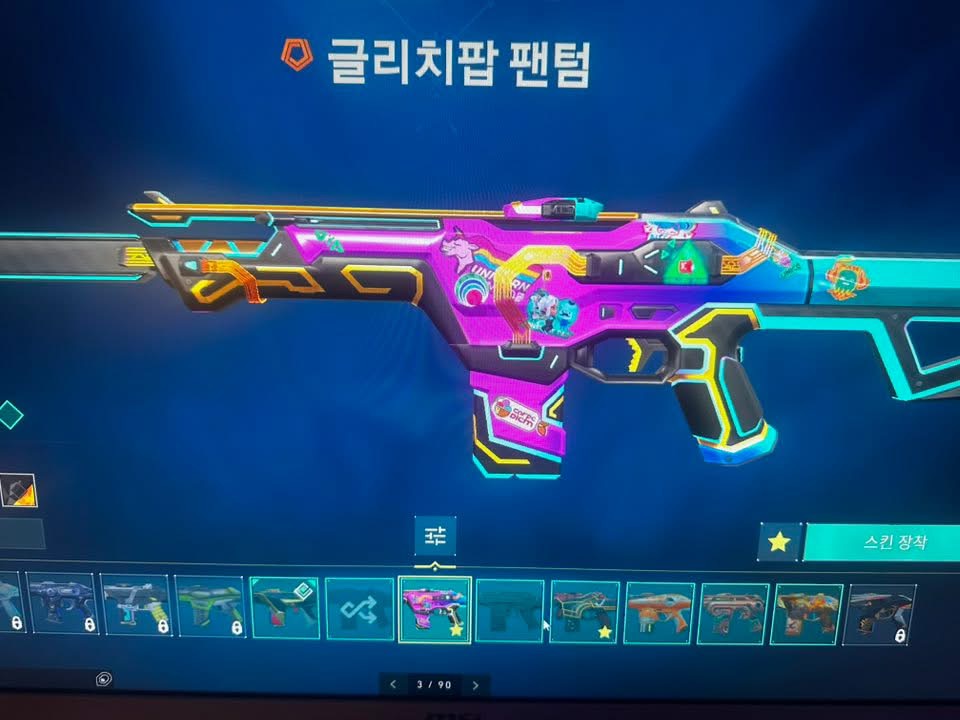This screenshot has width=960, height=720.
Task: Choose the random shuffle skin tile
Action: [359, 610]
